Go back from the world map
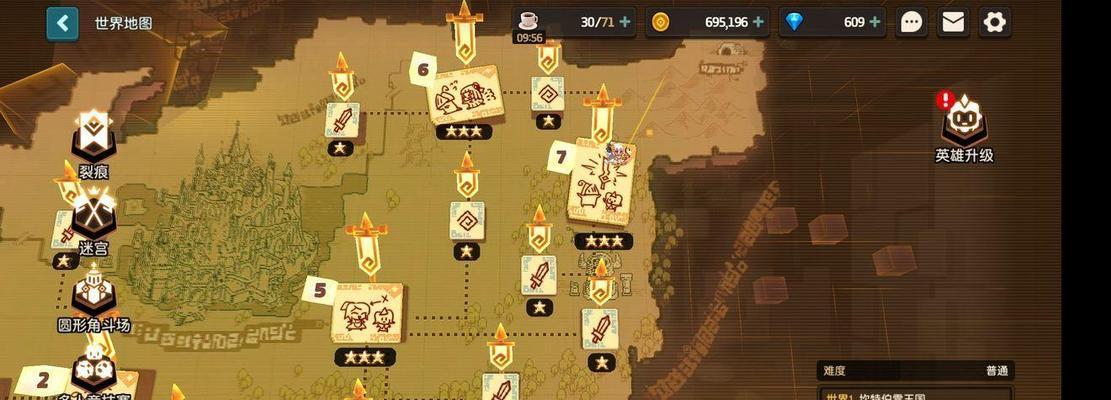Viewport: 1111px width, 400px height. pos(62,23)
